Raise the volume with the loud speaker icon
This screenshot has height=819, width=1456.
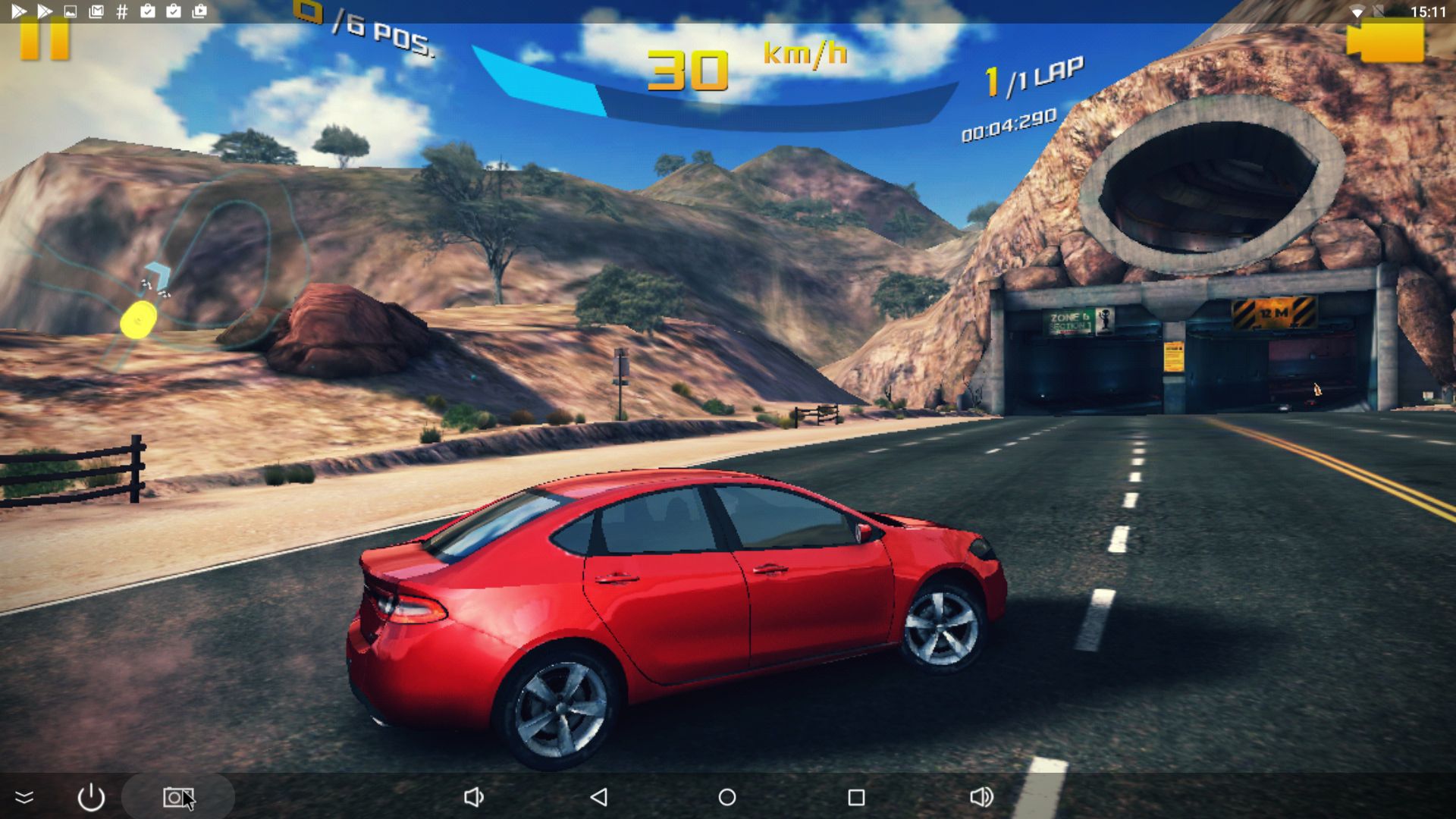pyautogui.click(x=981, y=797)
